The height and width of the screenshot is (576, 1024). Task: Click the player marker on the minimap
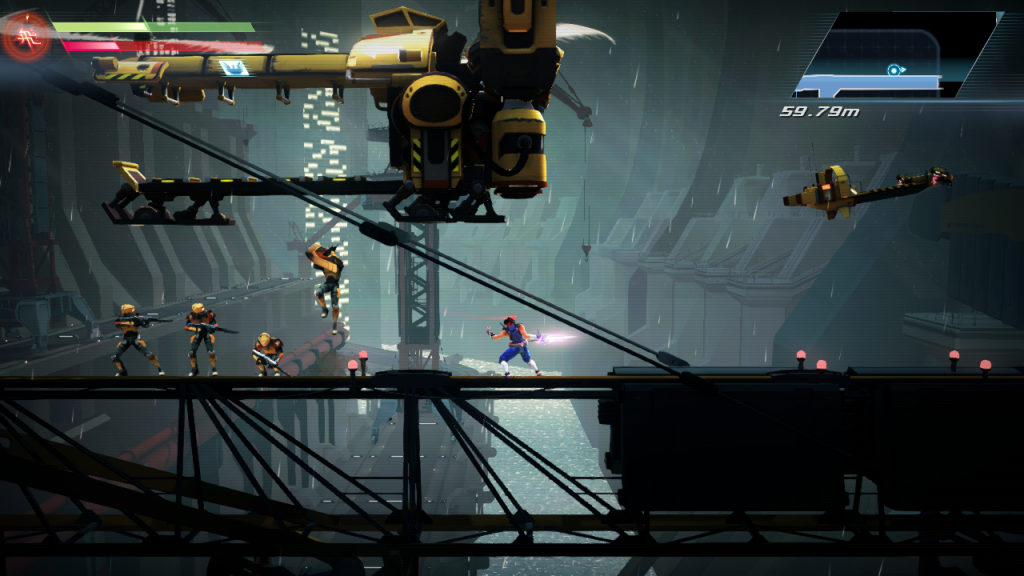(893, 70)
